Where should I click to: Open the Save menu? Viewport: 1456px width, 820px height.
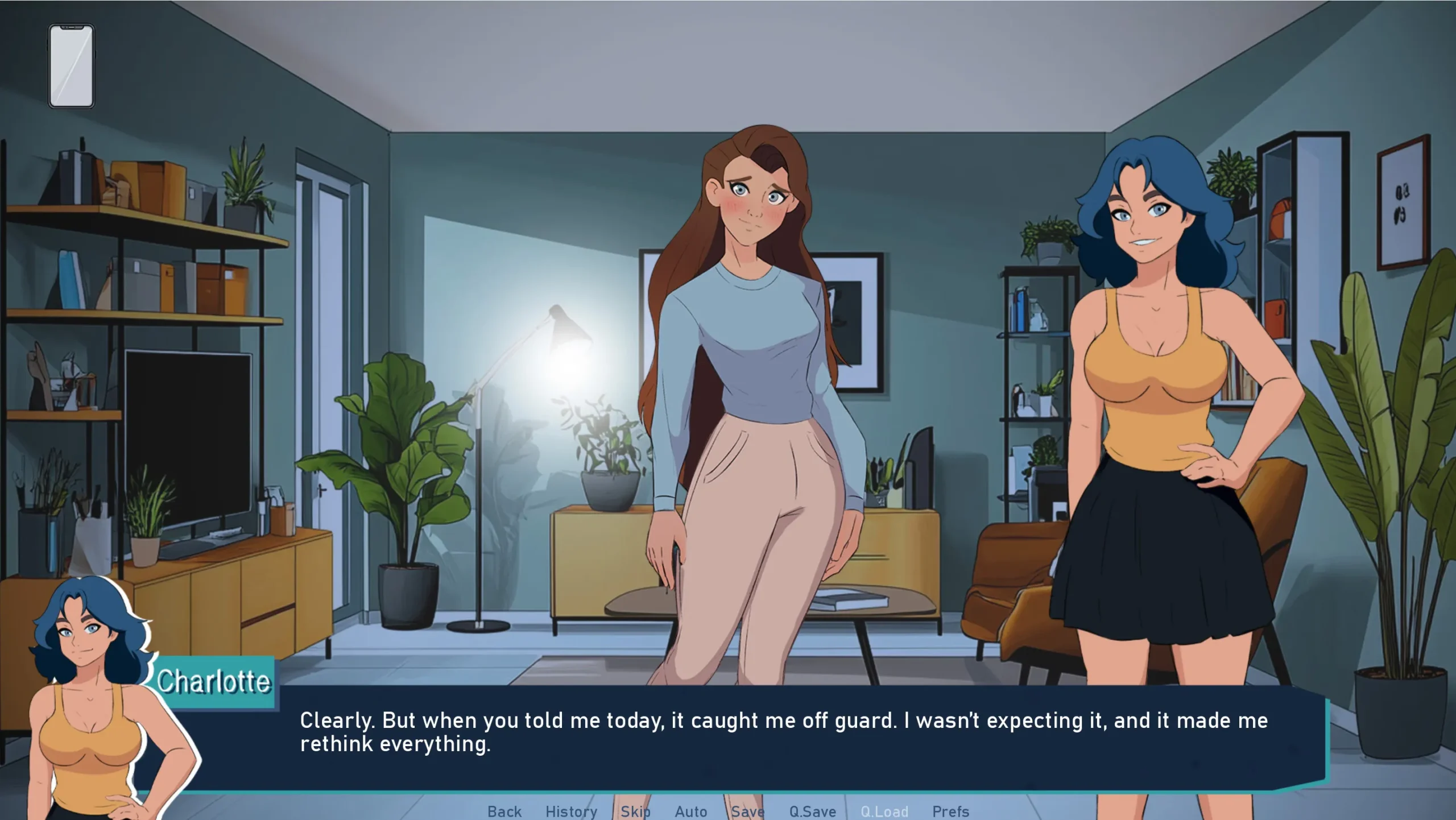747,811
